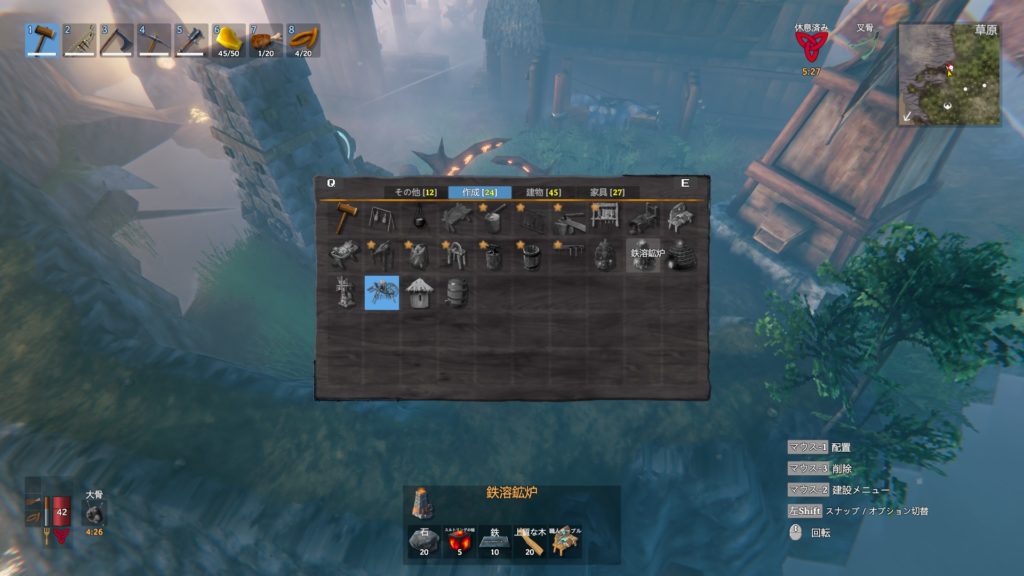This screenshot has height=576, width=1024.
Task: Open the minimap in the corner
Action: click(x=949, y=75)
